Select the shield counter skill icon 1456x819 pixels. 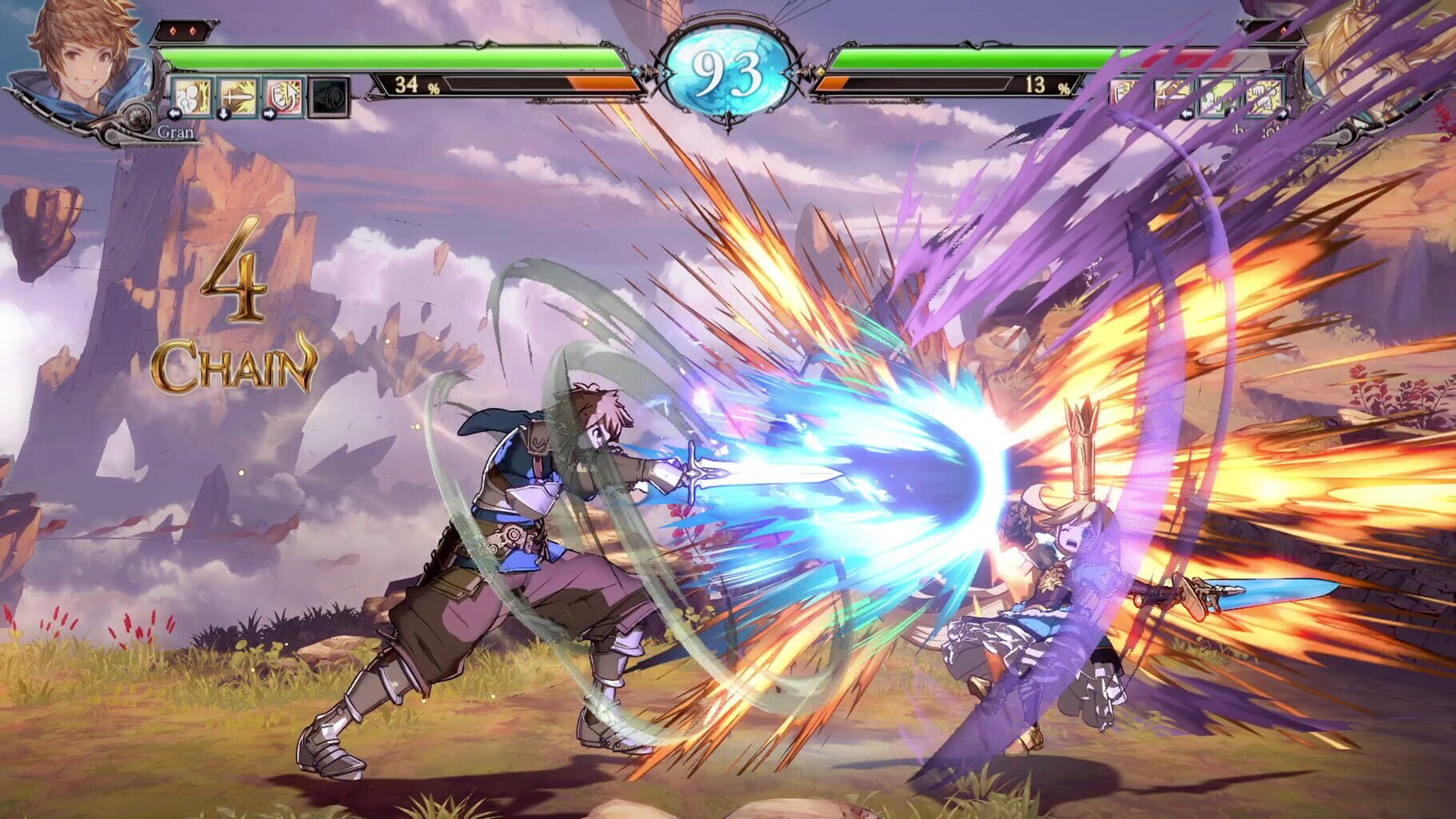point(282,96)
